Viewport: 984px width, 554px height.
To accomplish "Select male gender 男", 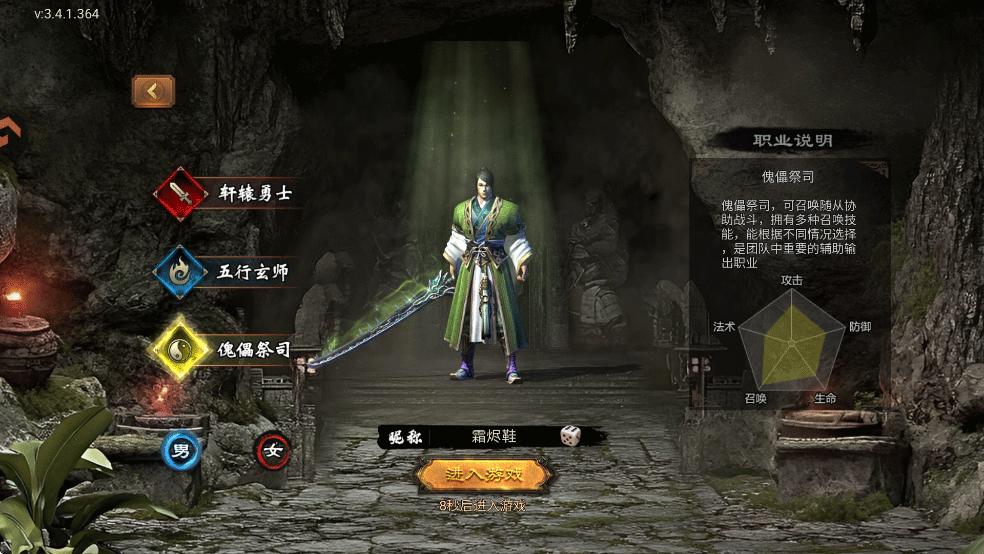I will pos(182,450).
